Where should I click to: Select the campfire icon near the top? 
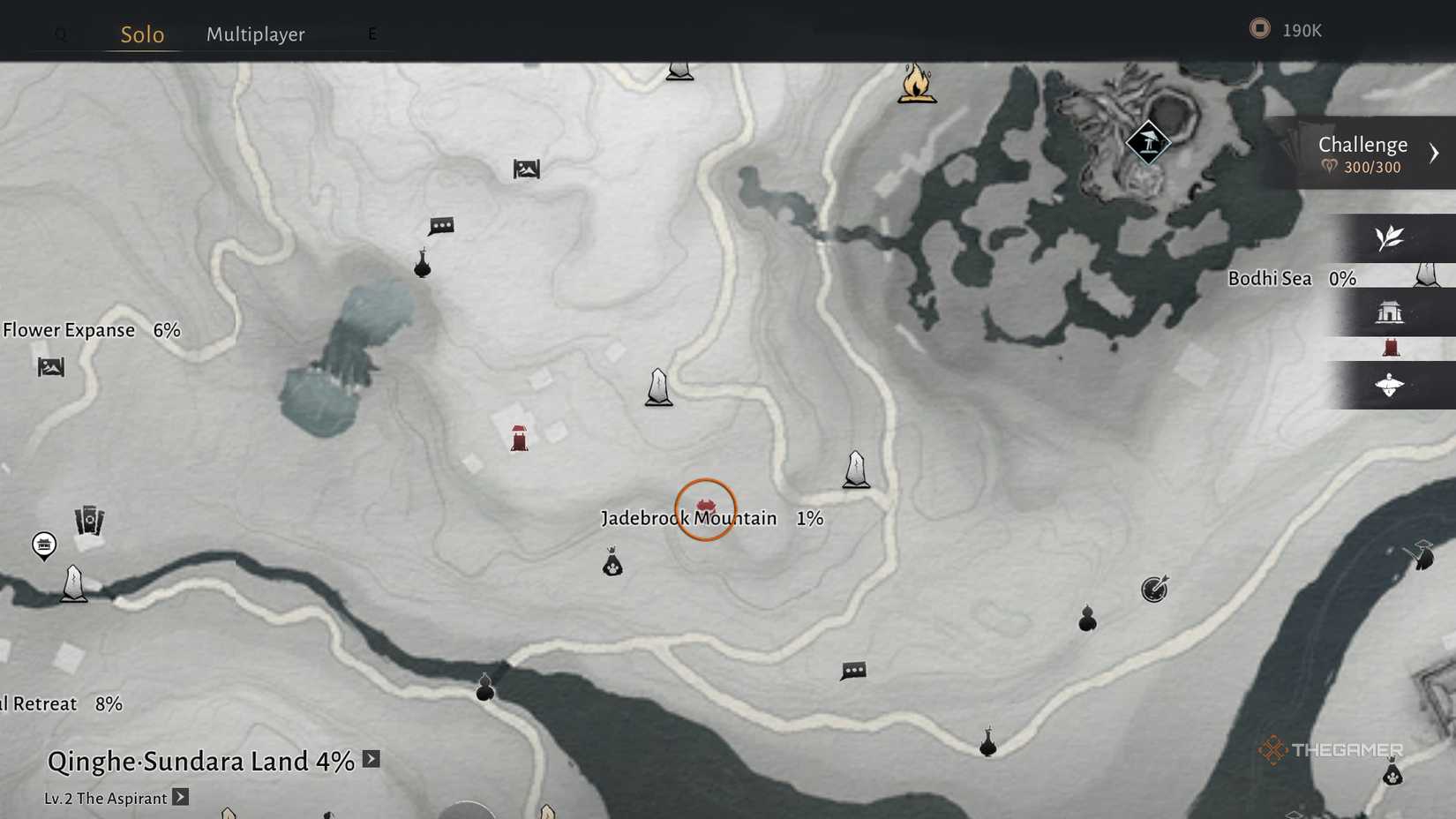pos(916,83)
